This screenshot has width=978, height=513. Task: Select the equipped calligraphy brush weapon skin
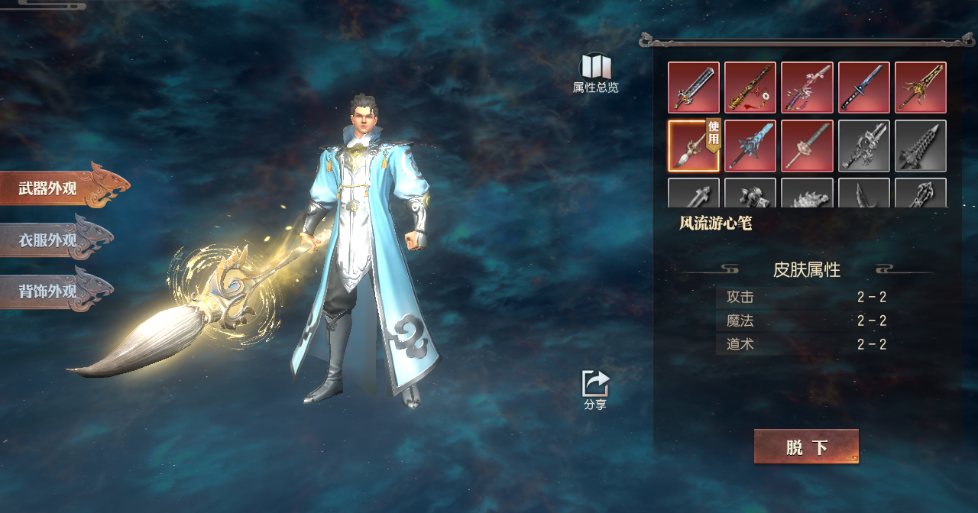point(693,146)
